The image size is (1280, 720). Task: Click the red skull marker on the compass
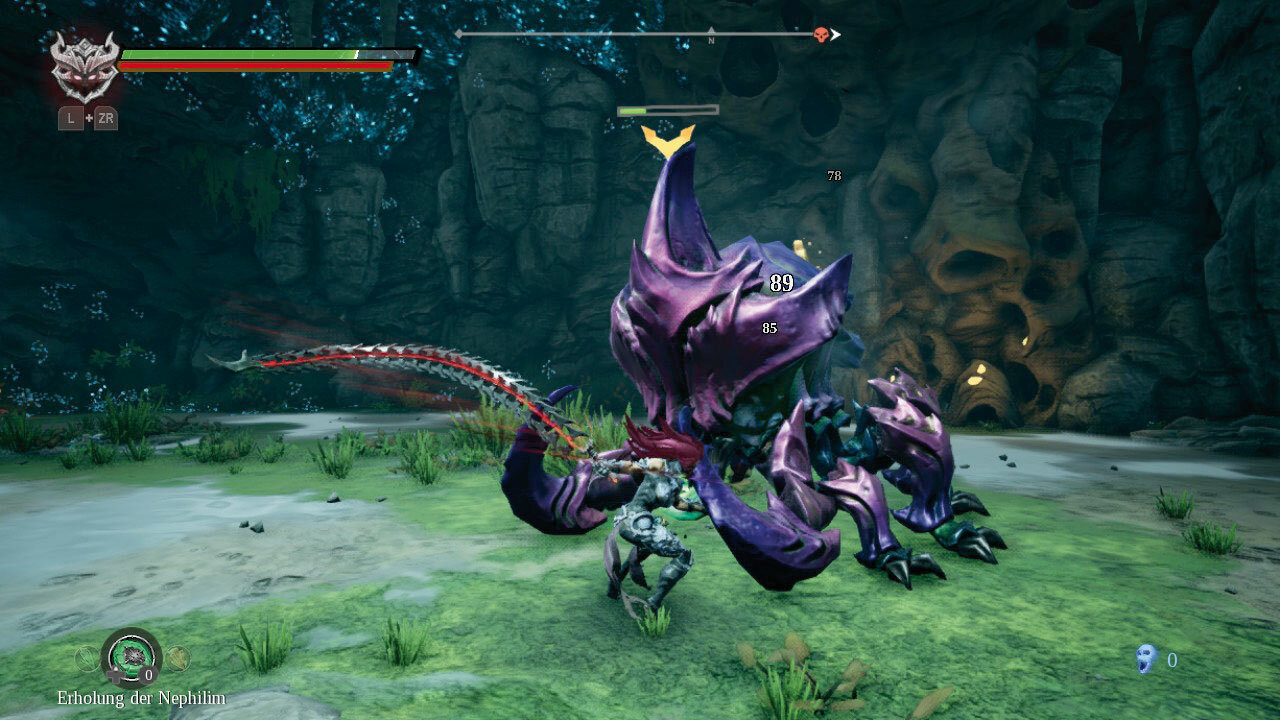click(x=821, y=35)
